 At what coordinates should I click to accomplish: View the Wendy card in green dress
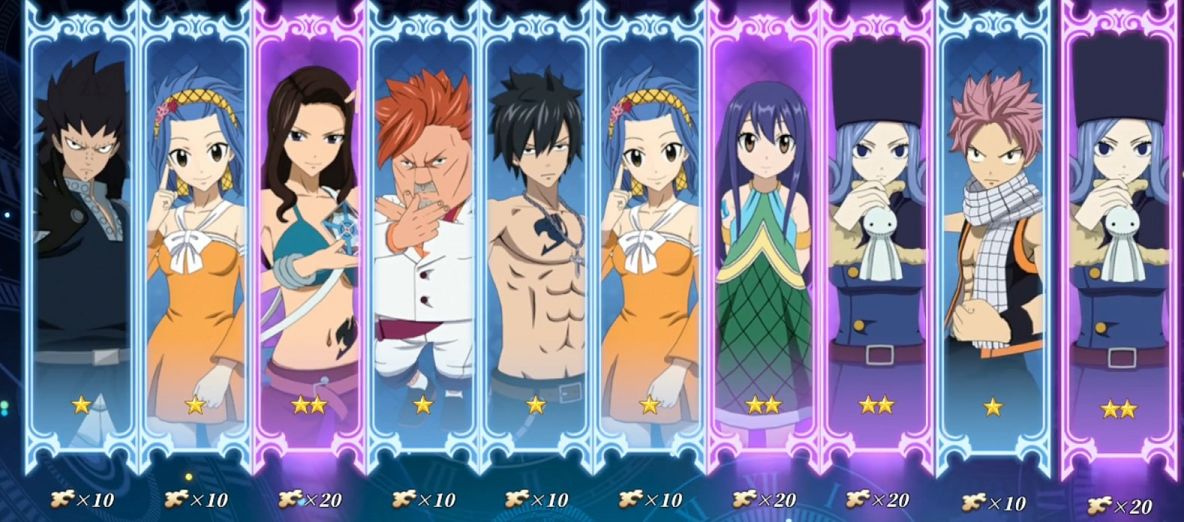(763, 240)
